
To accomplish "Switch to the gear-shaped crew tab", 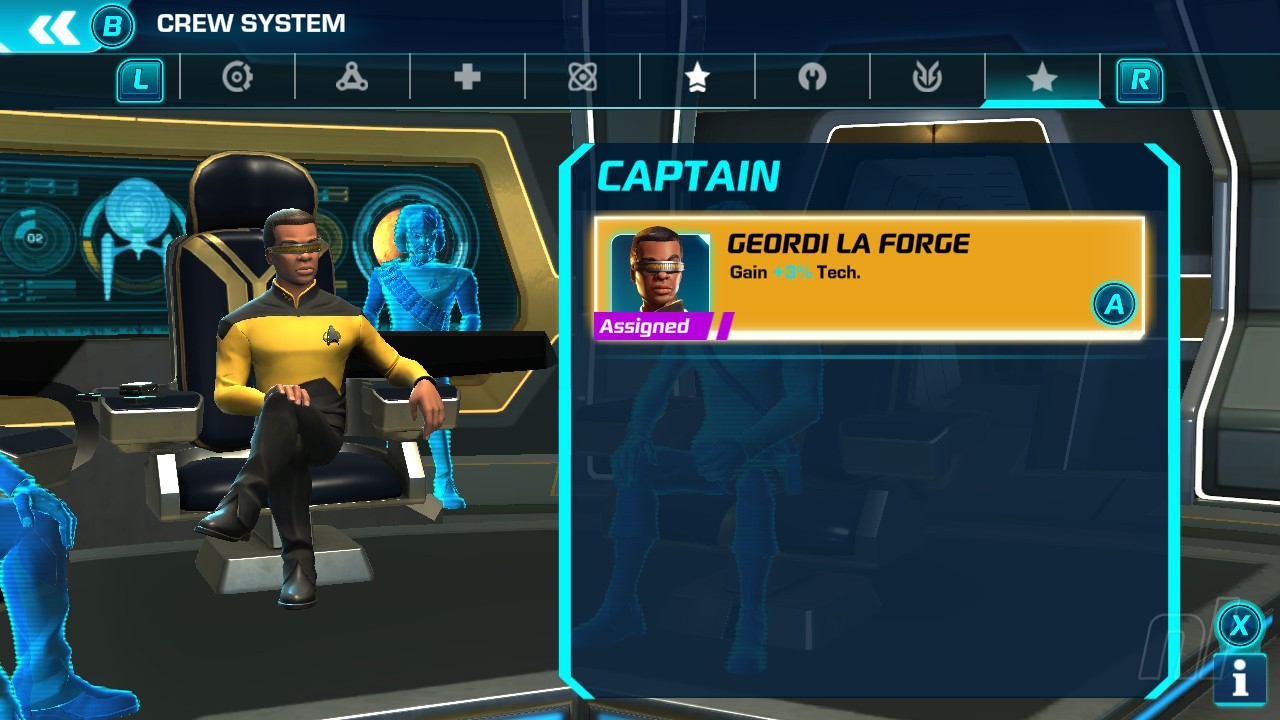I will pyautogui.click(x=237, y=78).
